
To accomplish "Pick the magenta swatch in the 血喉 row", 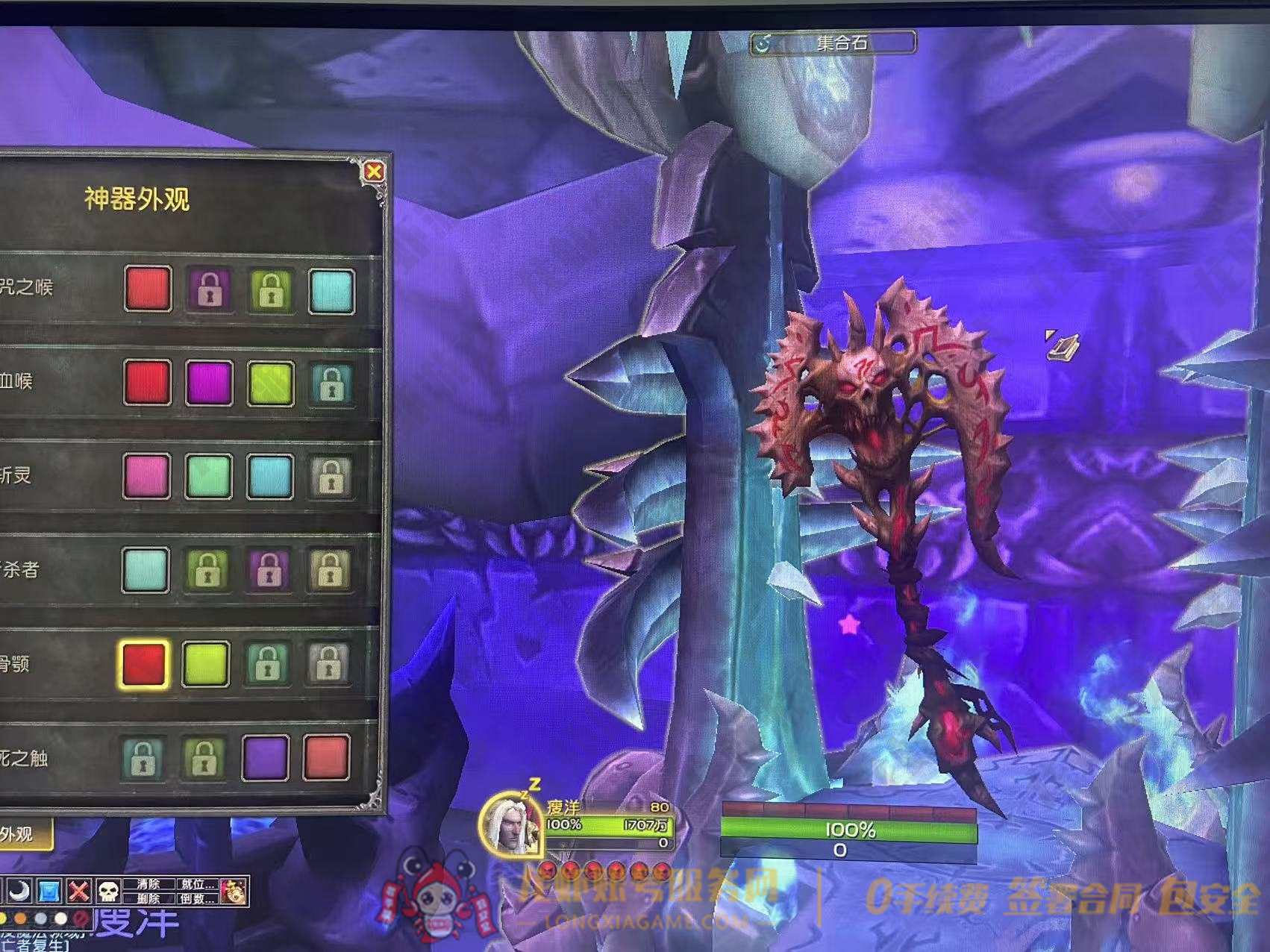I will (209, 383).
